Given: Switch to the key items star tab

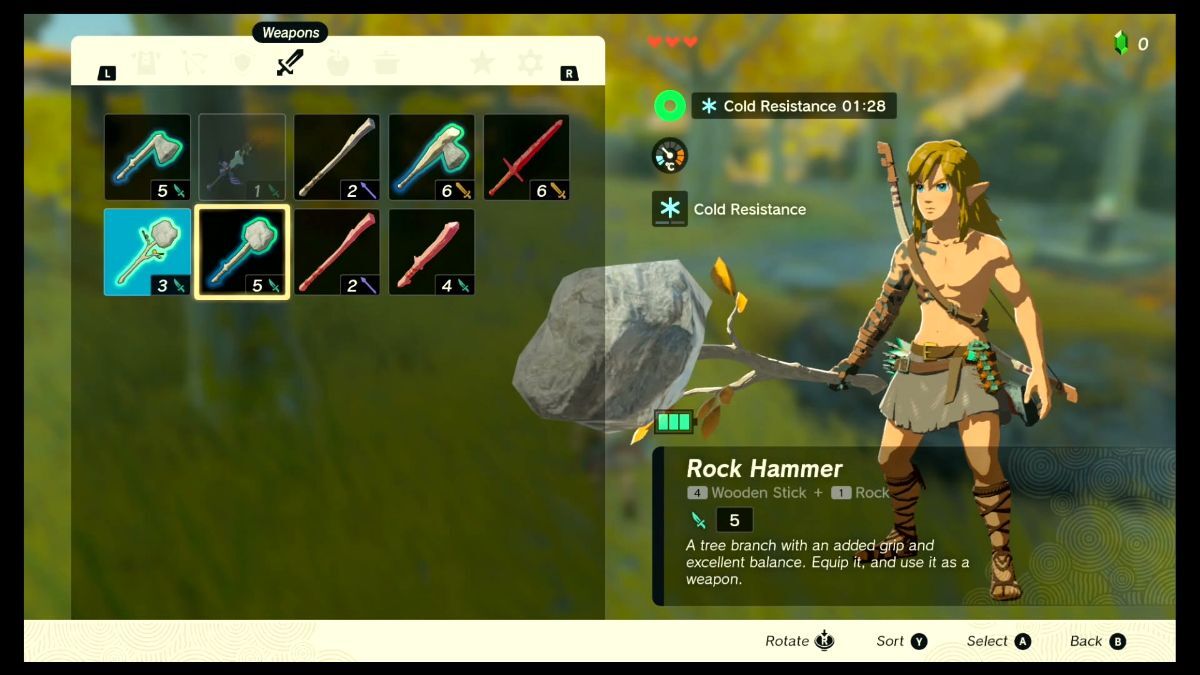Looking at the screenshot, I should [x=482, y=64].
